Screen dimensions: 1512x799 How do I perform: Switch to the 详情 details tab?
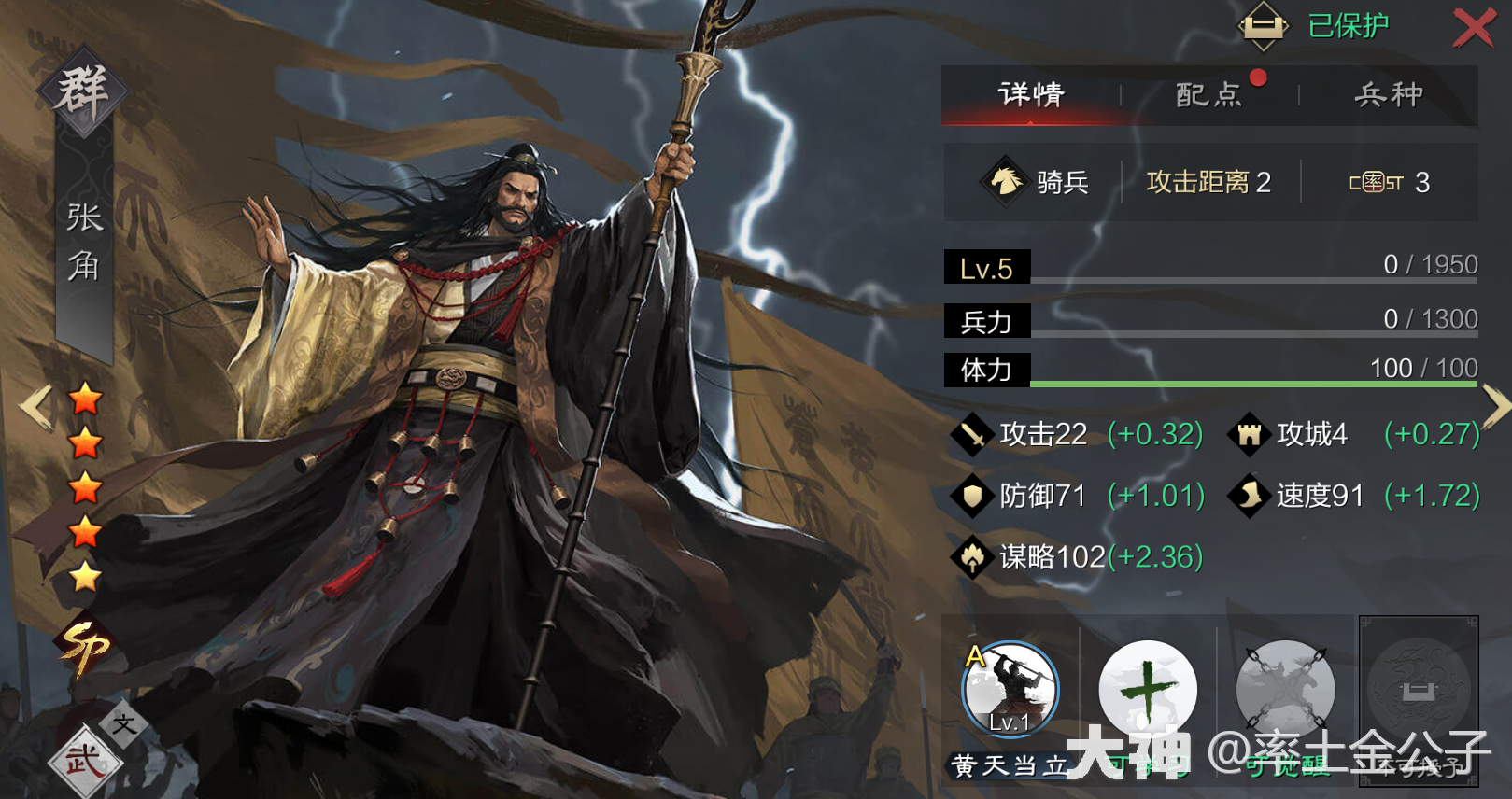(1031, 94)
